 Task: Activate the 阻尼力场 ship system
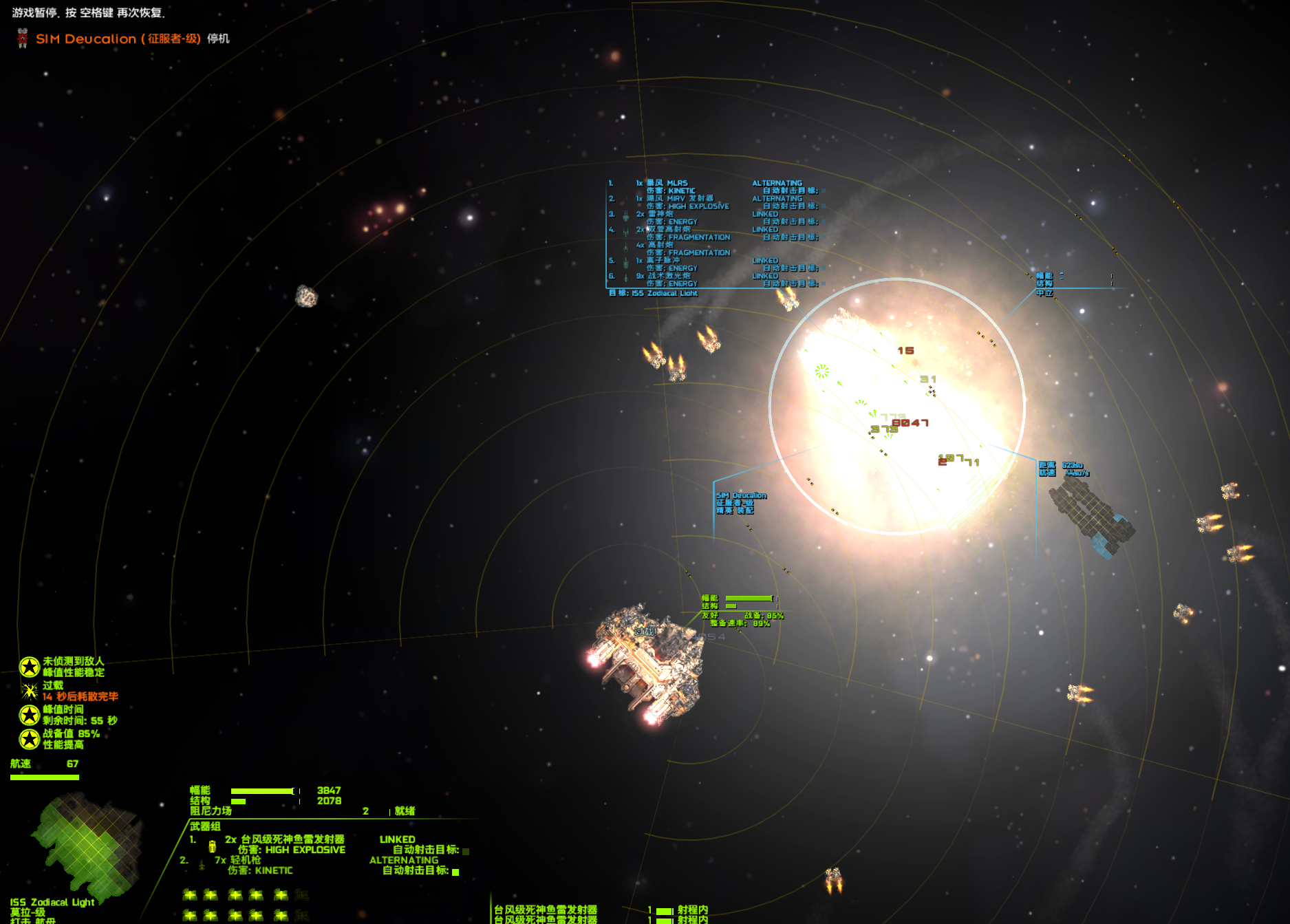pyautogui.click(x=211, y=811)
